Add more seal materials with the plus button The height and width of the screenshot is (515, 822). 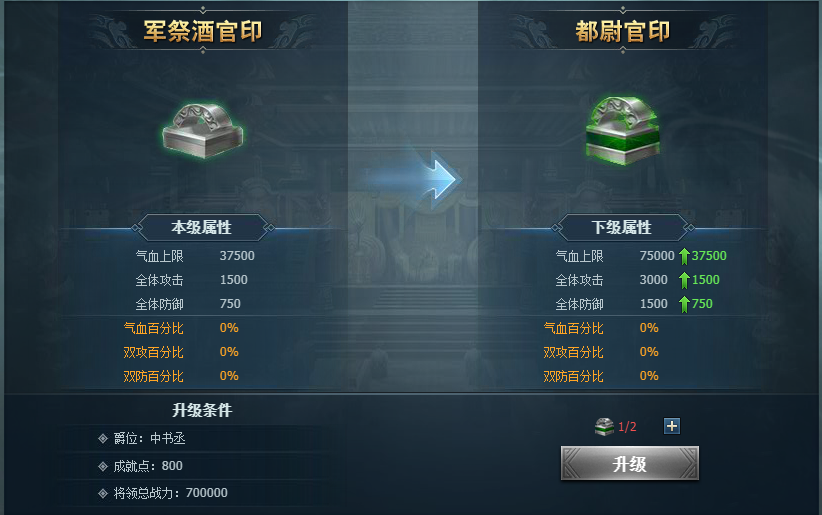pyautogui.click(x=672, y=426)
